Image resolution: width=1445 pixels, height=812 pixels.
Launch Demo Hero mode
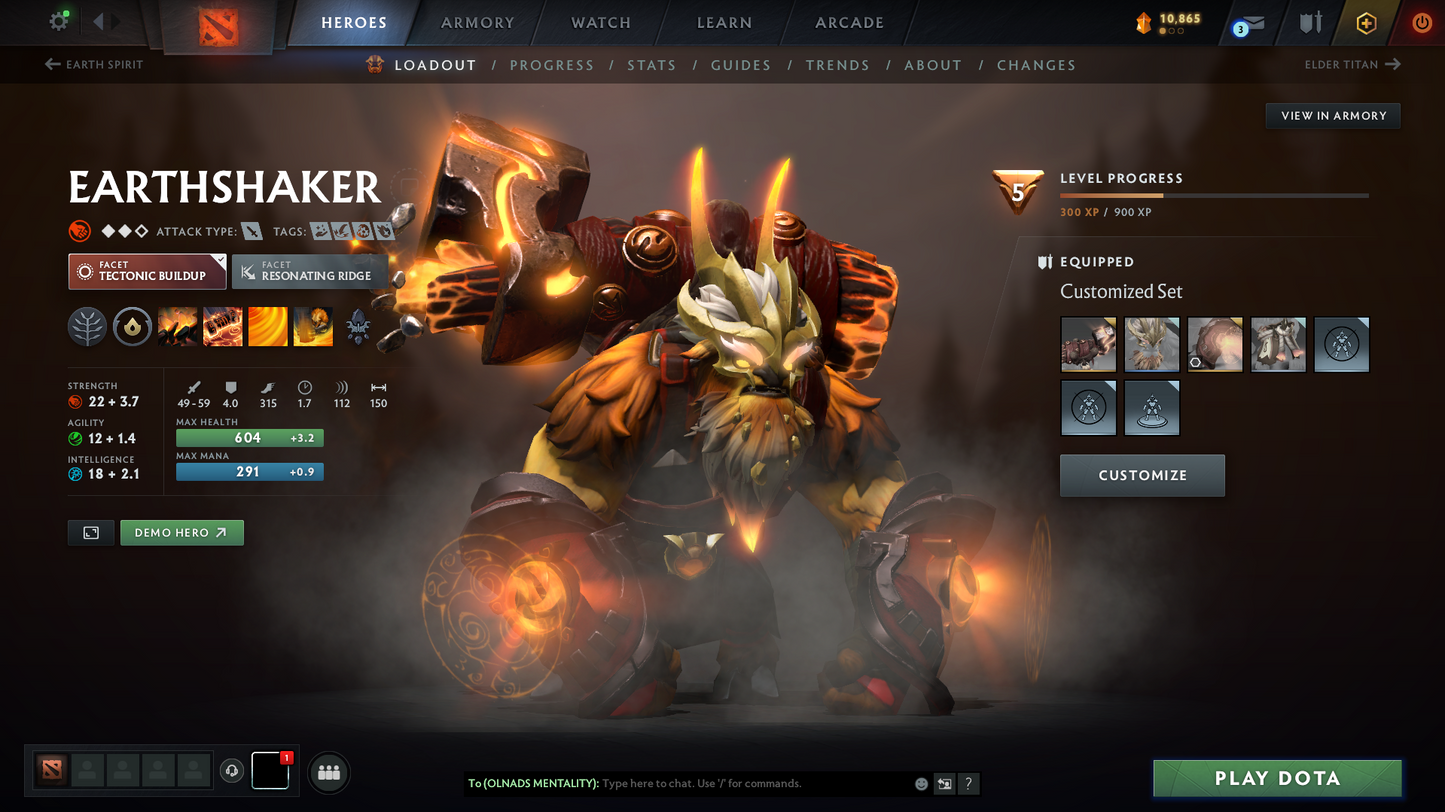181,533
